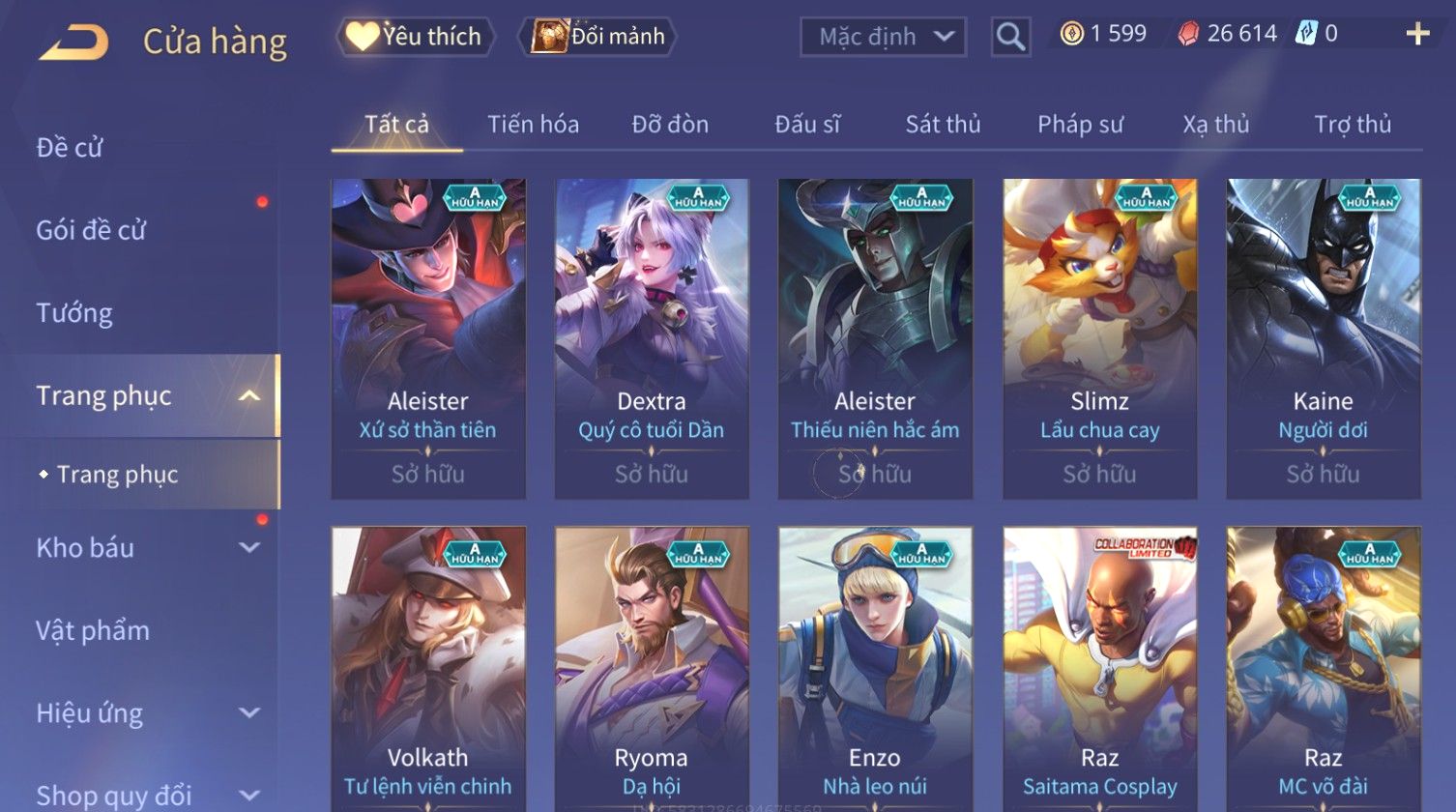The width and height of the screenshot is (1456, 812).
Task: Choose the Slimz Lẩu chua cay skin
Action: pyautogui.click(x=1099, y=338)
